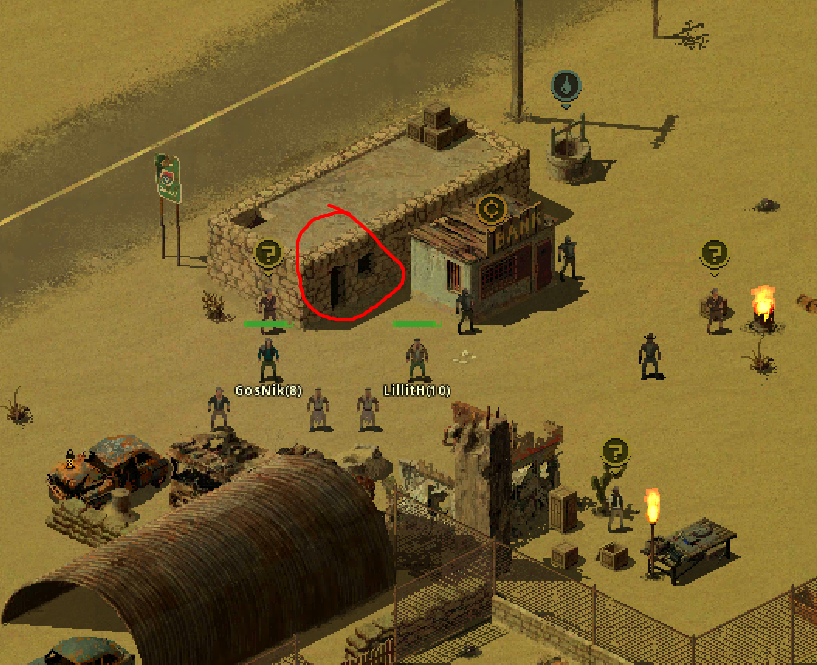Viewport: 817px width, 665px height.
Task: Open the coin marker above the Bank
Action: point(491,210)
